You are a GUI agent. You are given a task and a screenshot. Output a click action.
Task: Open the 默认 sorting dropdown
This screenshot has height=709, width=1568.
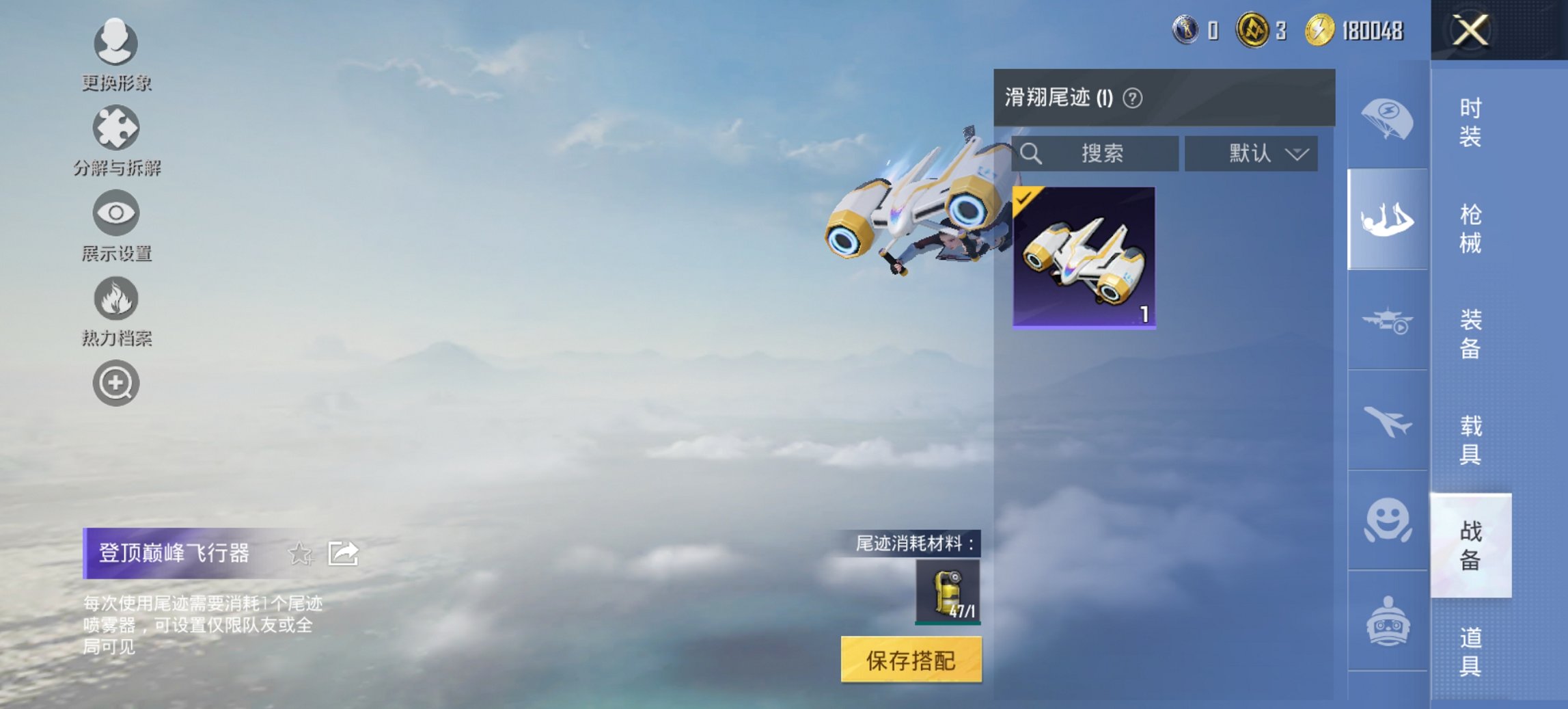[1250, 152]
